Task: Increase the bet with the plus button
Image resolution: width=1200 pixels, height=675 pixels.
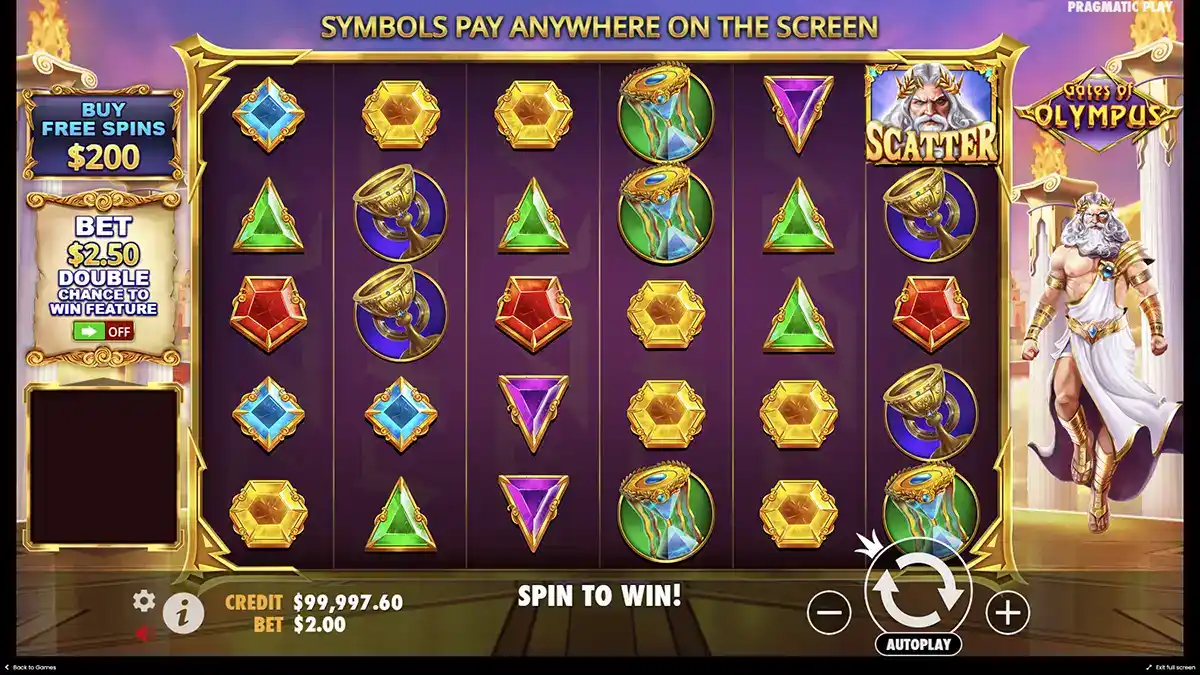Action: (1007, 611)
